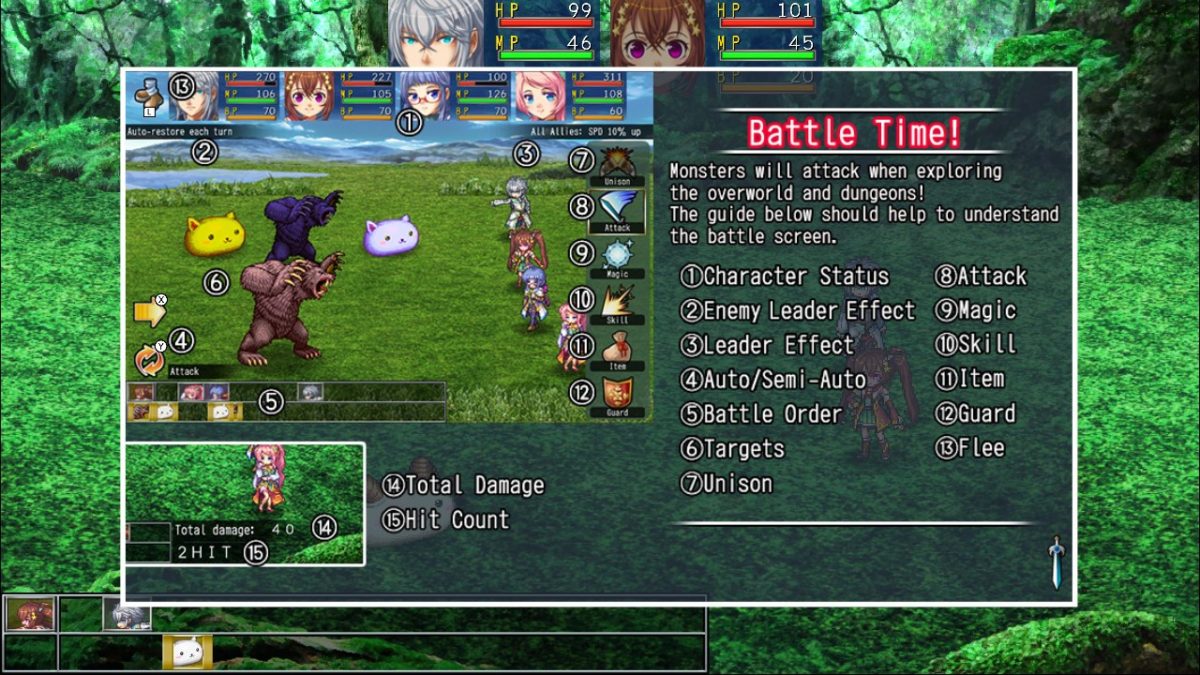Select the white slime in the turn order bar
This screenshot has width=1200, height=675.
coord(187,652)
